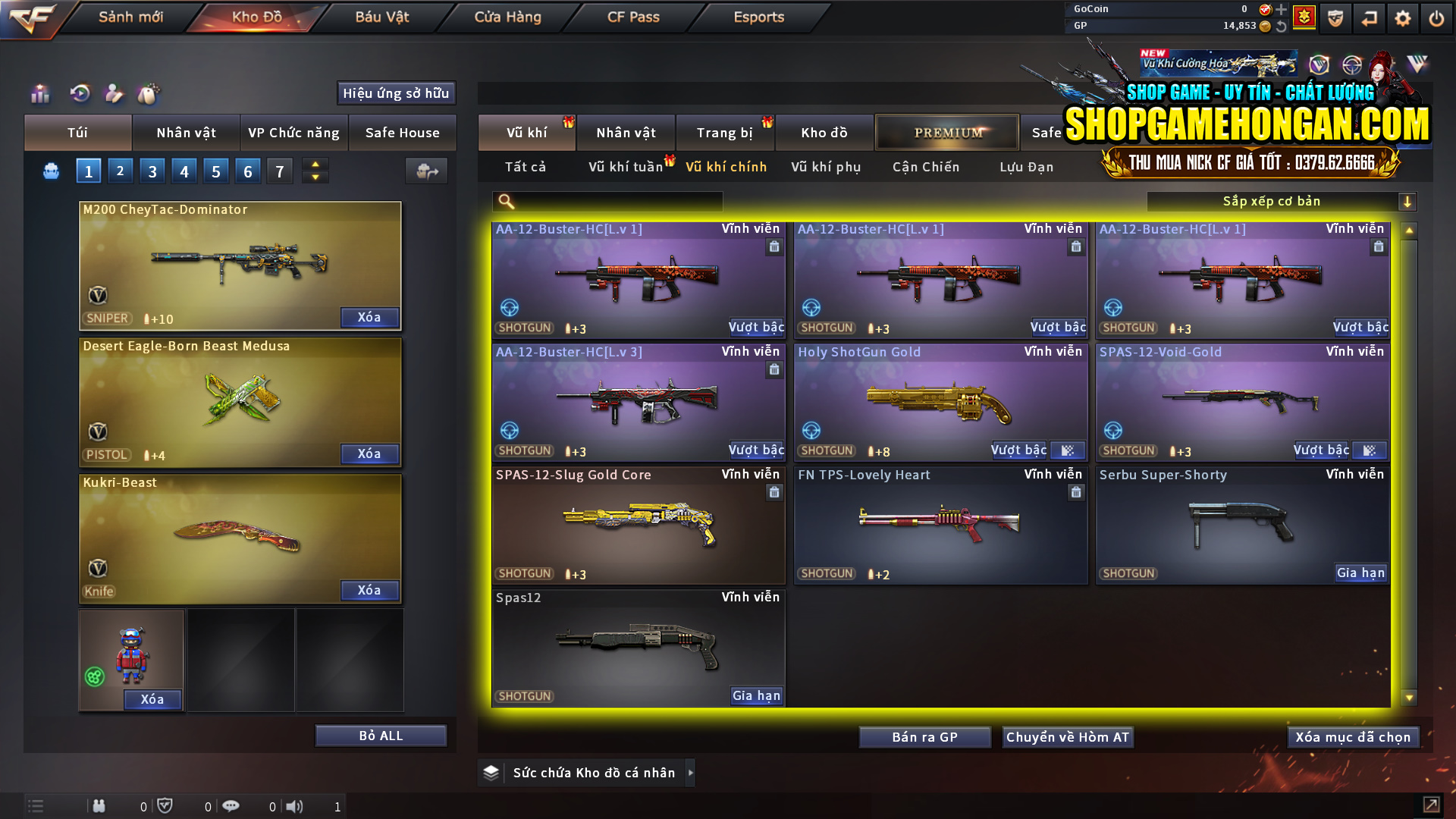The width and height of the screenshot is (1456, 819).
Task: Switch to the PREMIUM tab
Action: [947, 132]
